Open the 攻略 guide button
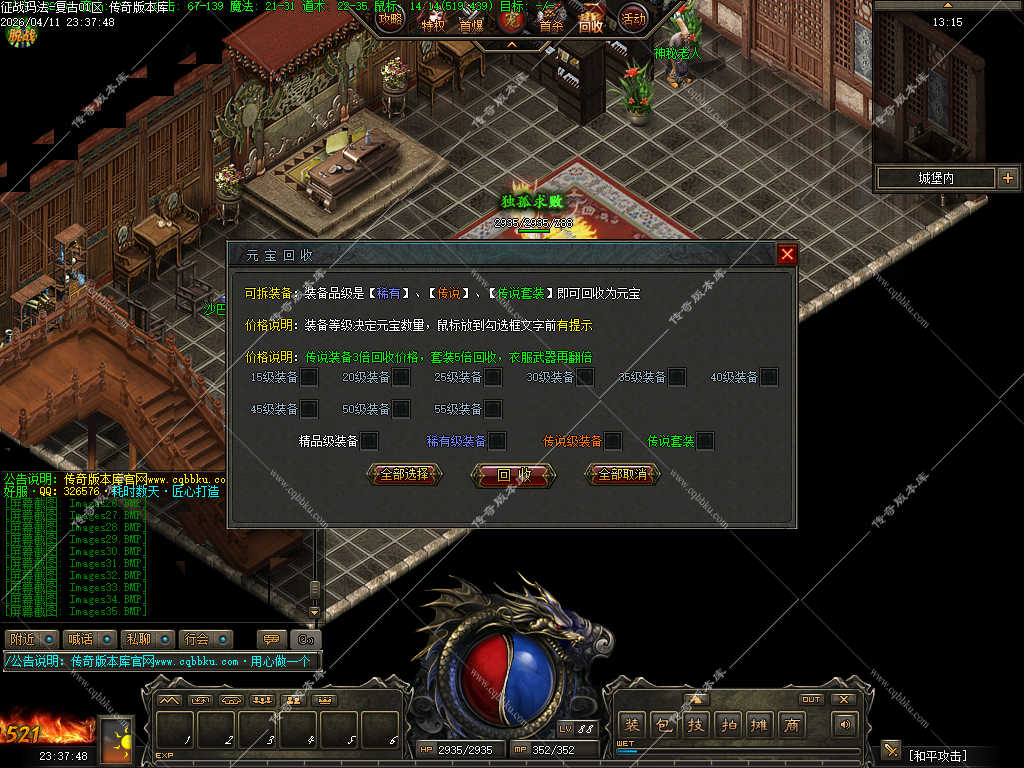 [x=391, y=18]
